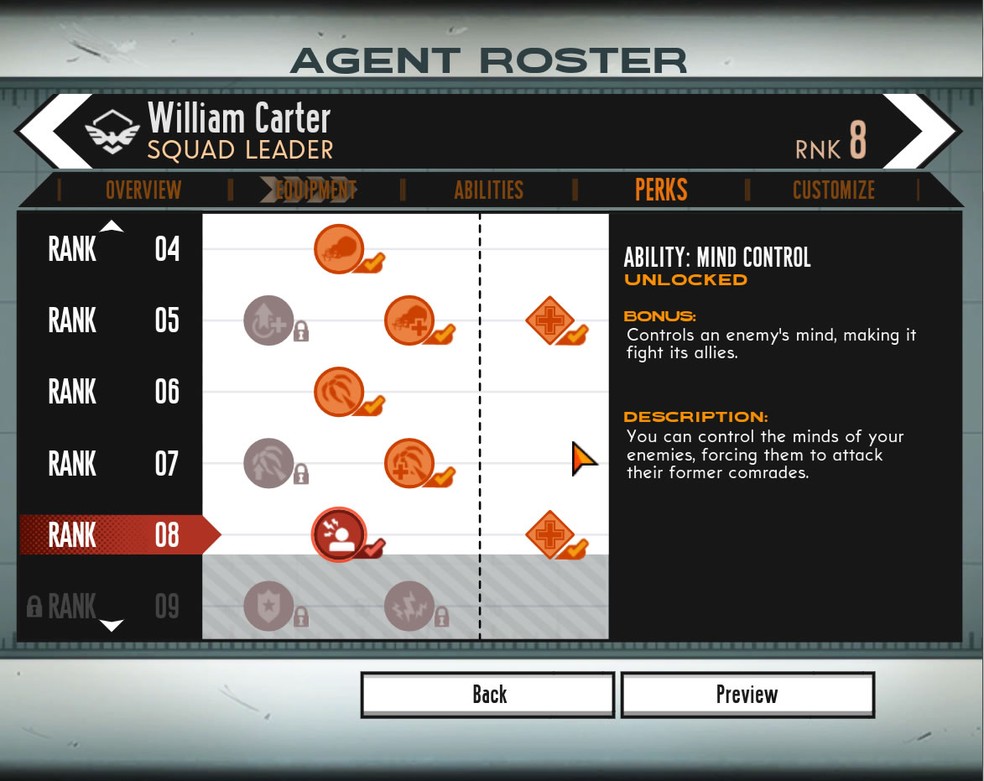Select the Mind Control perk icon
Screen dimensions: 984x781
pyautogui.click(x=339, y=534)
